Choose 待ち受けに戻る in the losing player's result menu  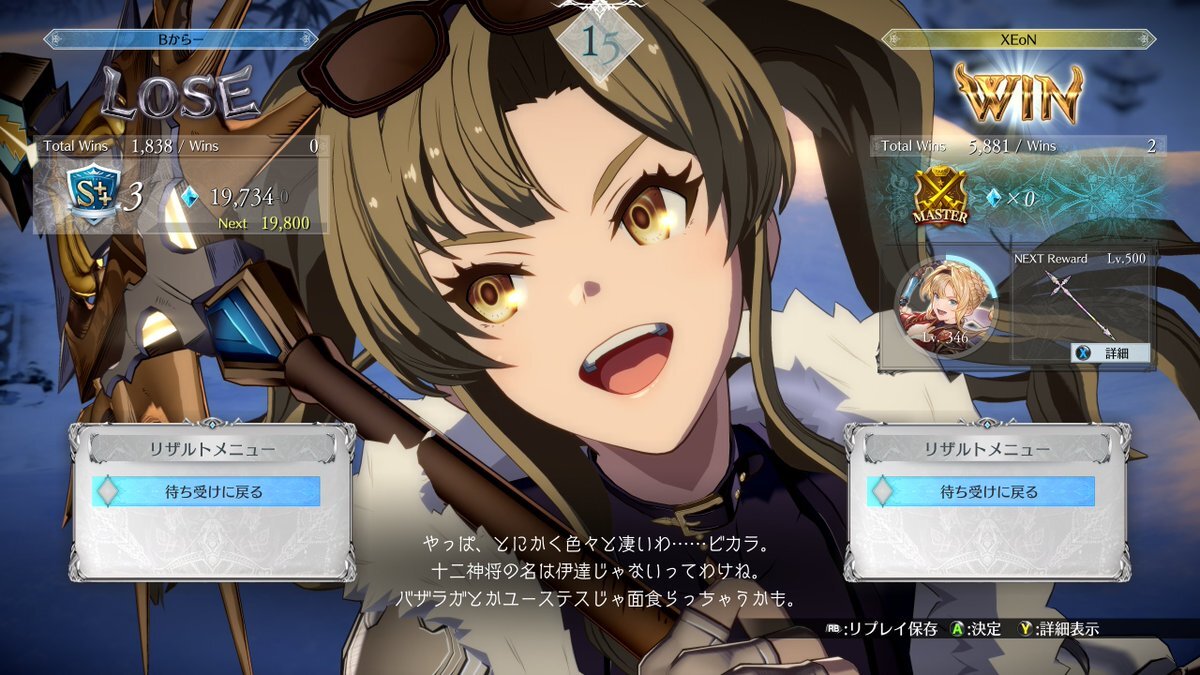coord(207,491)
